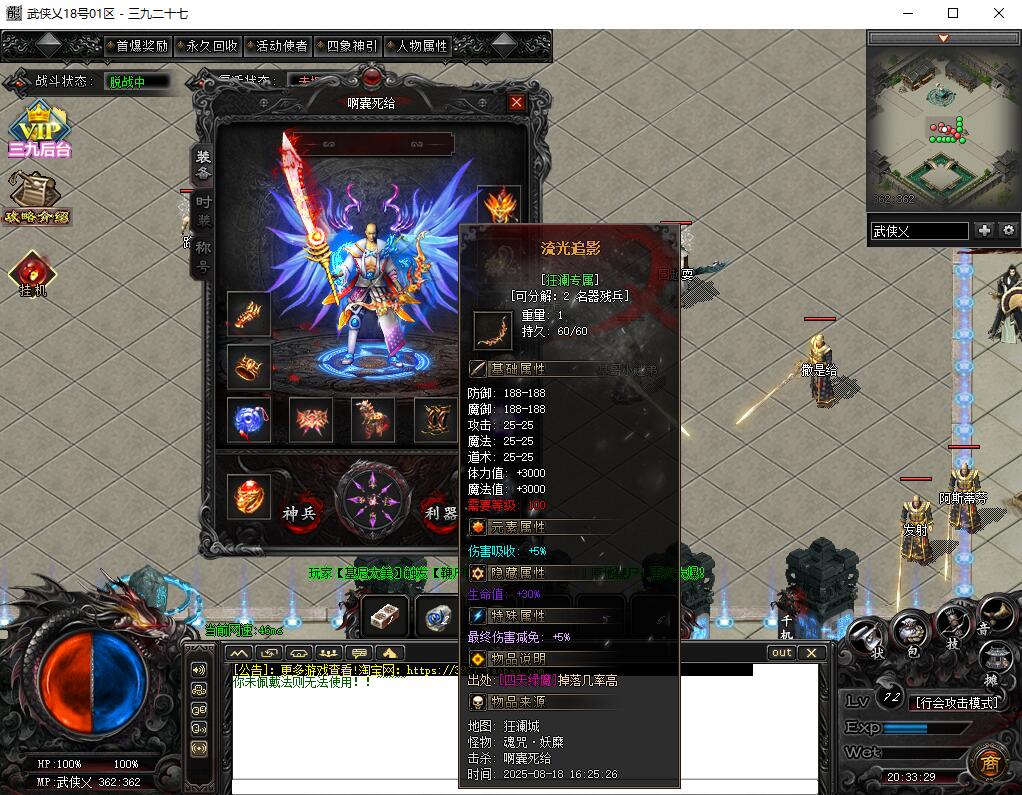Maximize the game window

953,13
